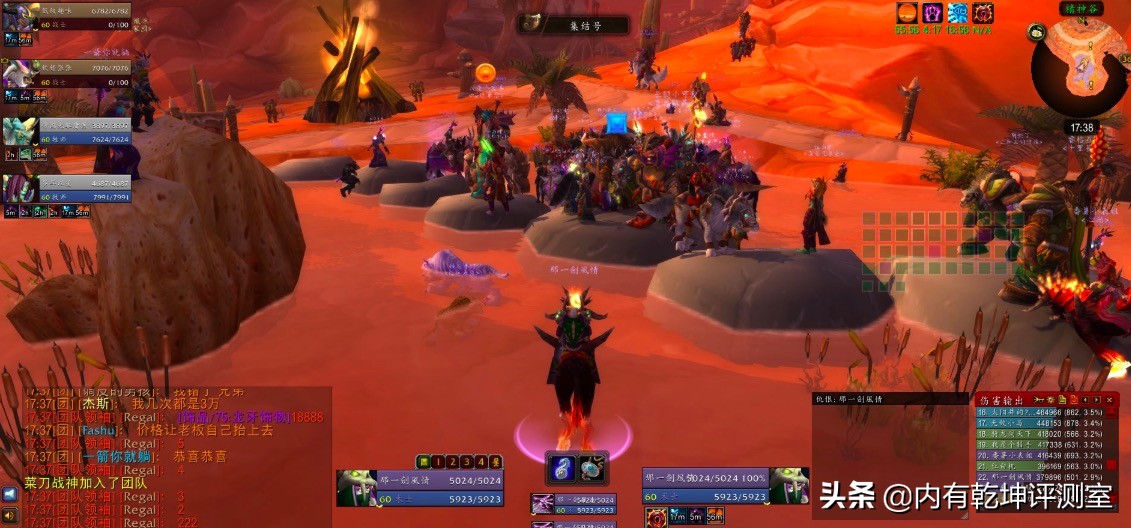Click the purple paw buff icon

(933, 13)
